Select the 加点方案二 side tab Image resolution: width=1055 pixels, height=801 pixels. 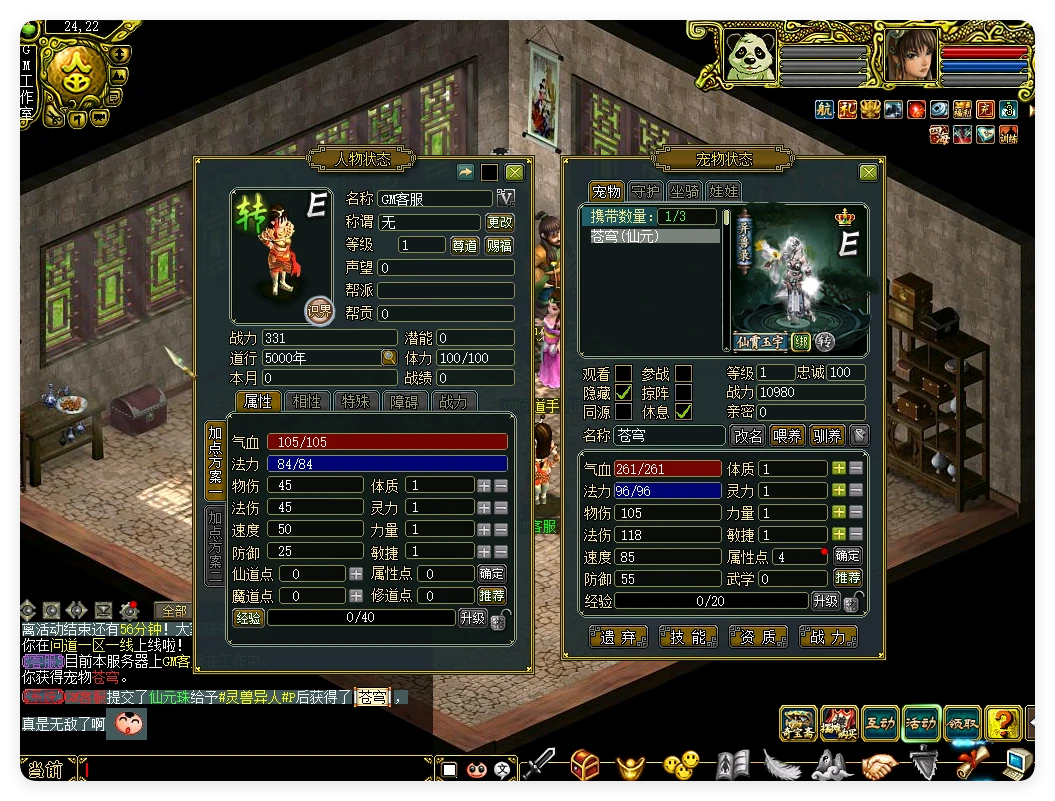click(x=215, y=545)
